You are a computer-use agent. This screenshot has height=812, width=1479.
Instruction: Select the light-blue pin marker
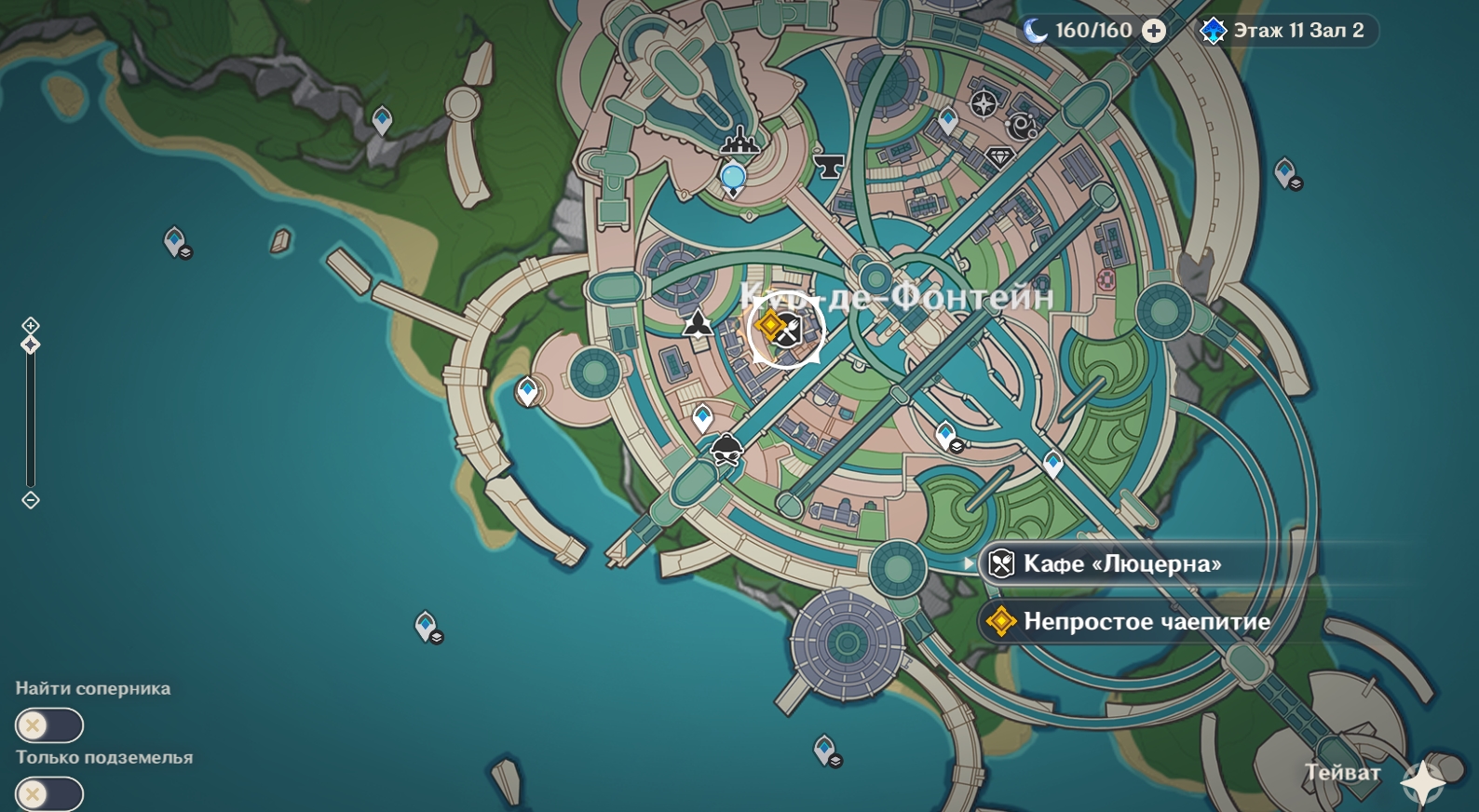tap(733, 177)
